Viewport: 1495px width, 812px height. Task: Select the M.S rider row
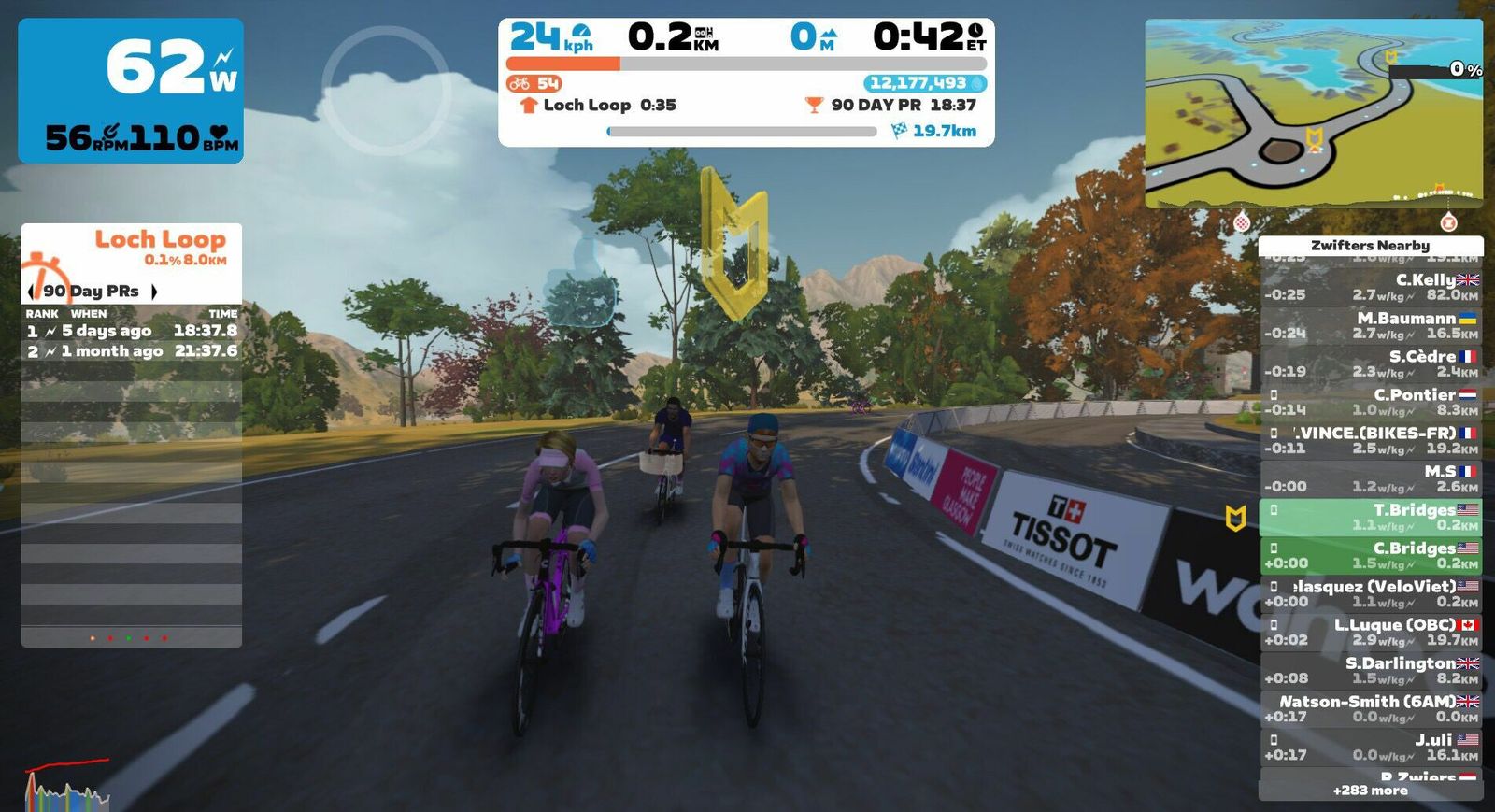[x=1371, y=478]
